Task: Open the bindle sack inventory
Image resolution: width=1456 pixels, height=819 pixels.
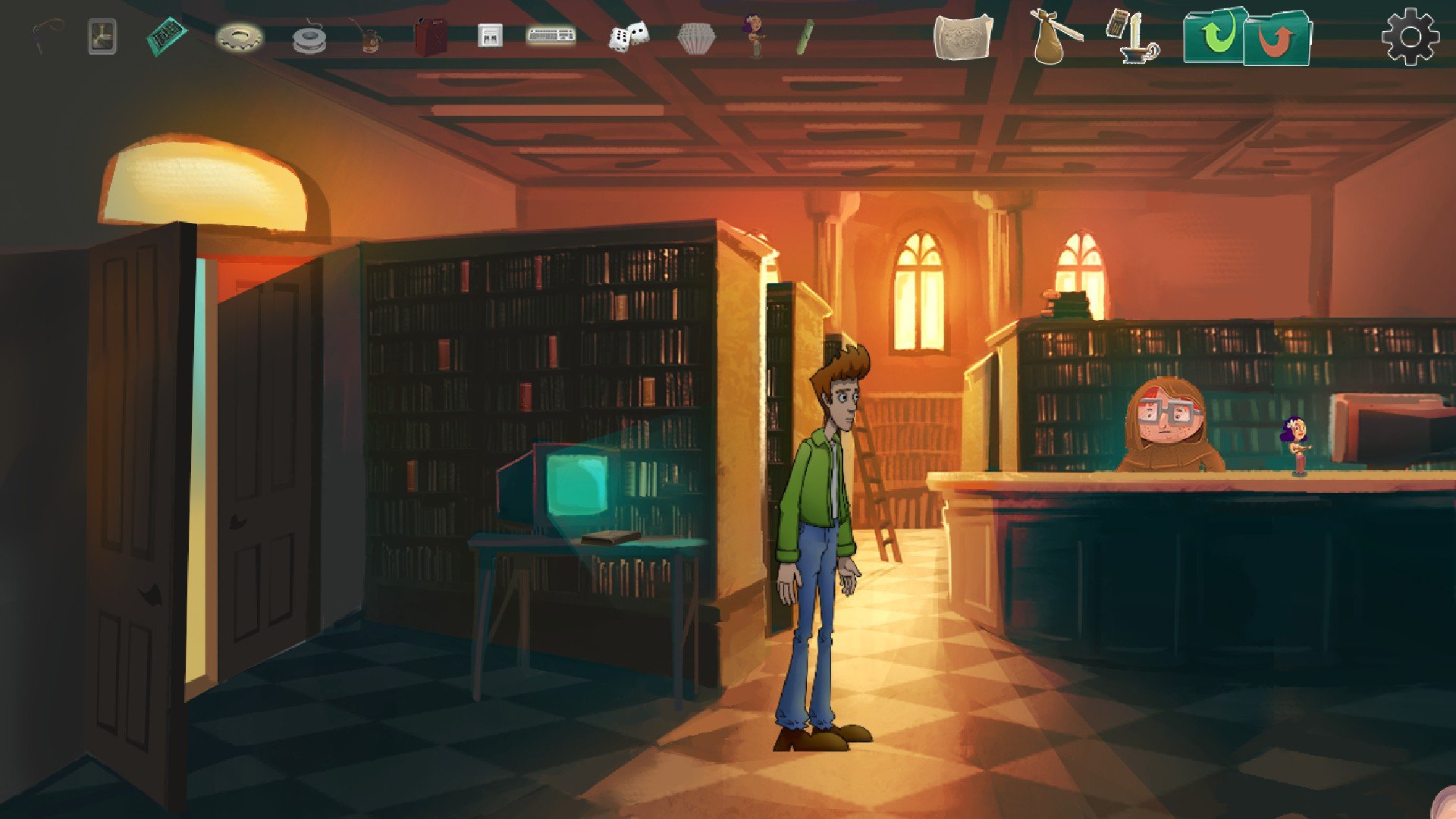Action: pyautogui.click(x=1055, y=36)
